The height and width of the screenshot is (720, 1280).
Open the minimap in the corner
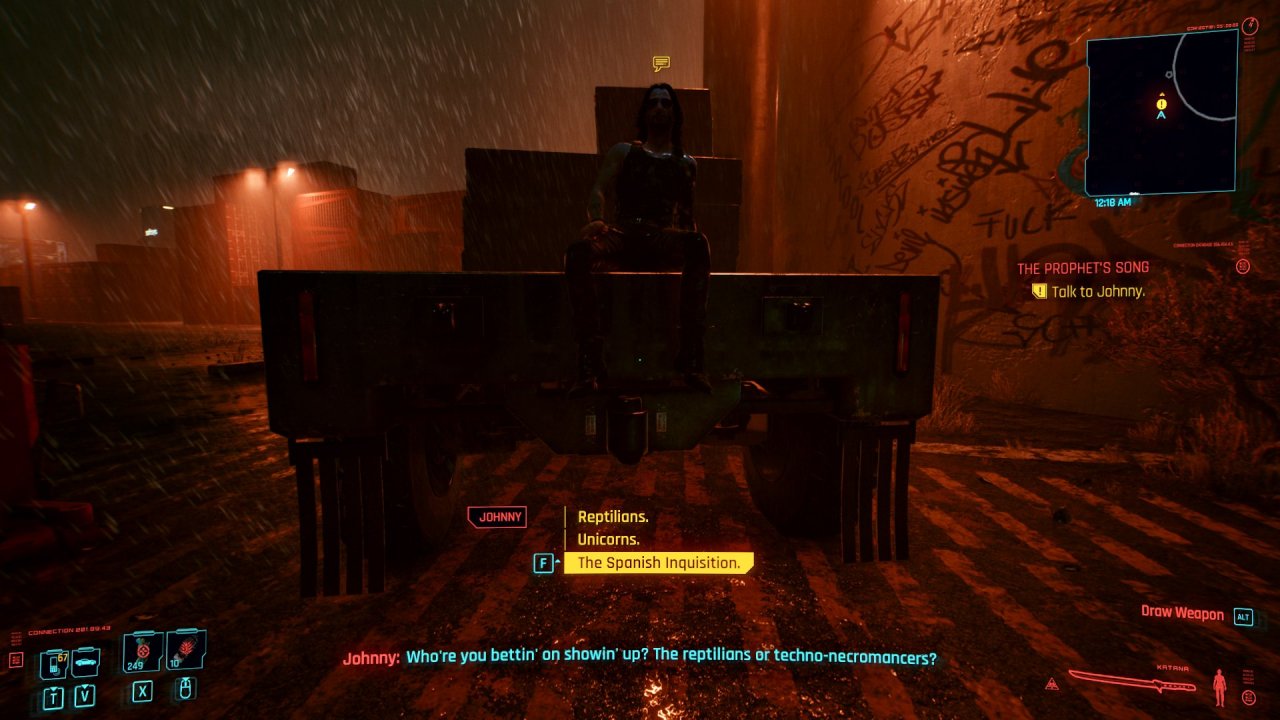click(x=1161, y=112)
